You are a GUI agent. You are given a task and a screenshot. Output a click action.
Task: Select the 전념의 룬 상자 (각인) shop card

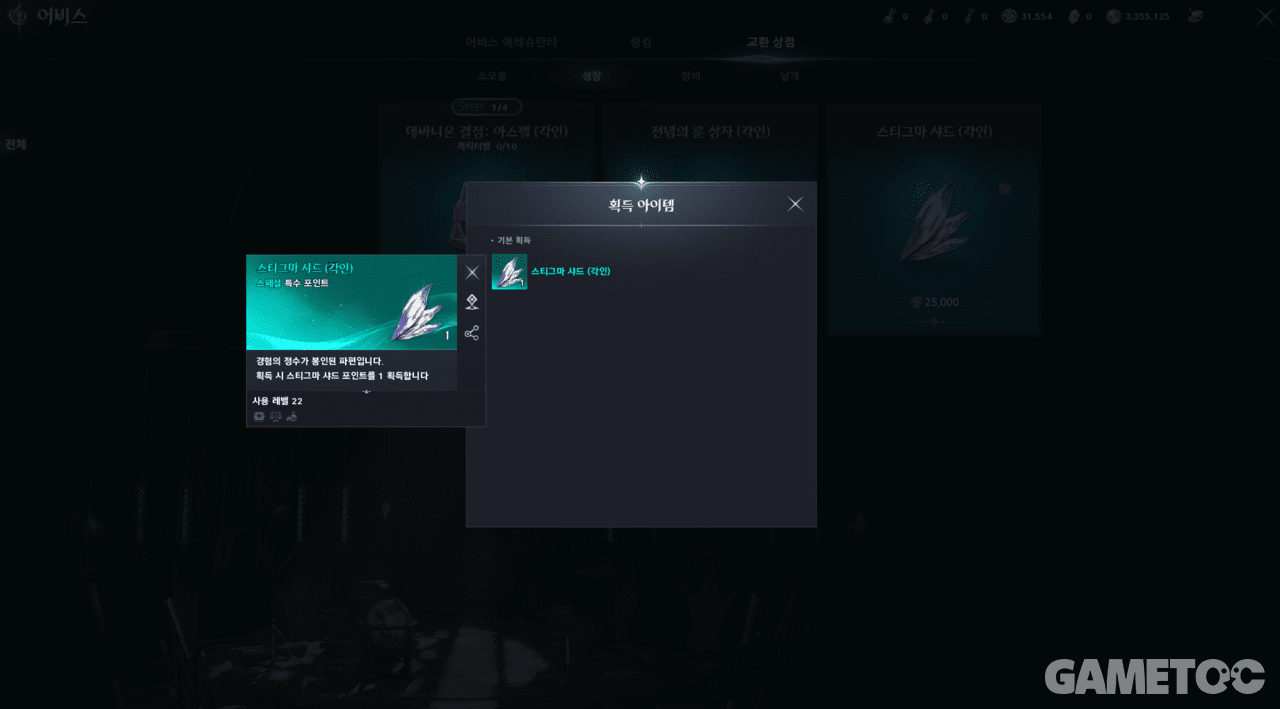(710, 140)
